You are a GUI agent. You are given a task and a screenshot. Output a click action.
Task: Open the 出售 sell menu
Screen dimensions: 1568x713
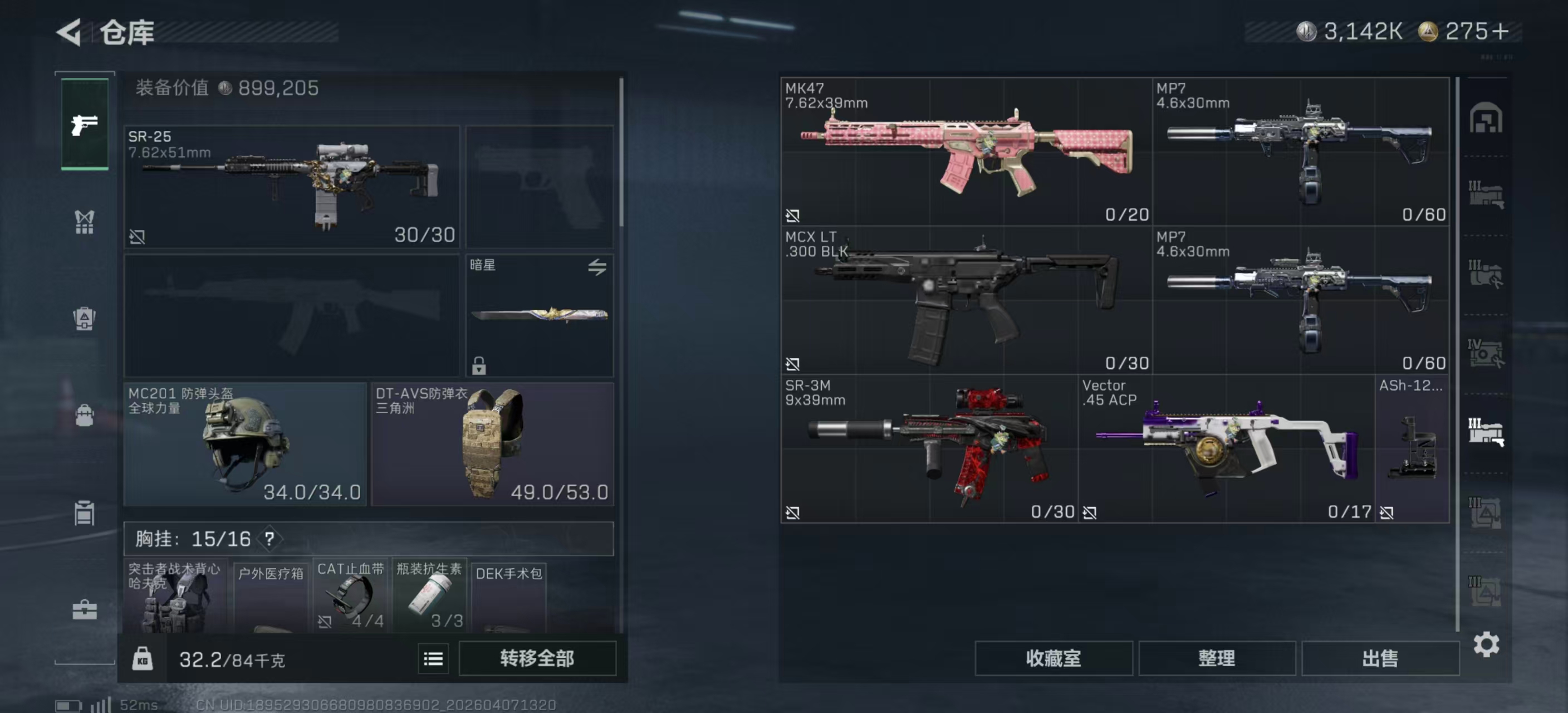[1380, 658]
